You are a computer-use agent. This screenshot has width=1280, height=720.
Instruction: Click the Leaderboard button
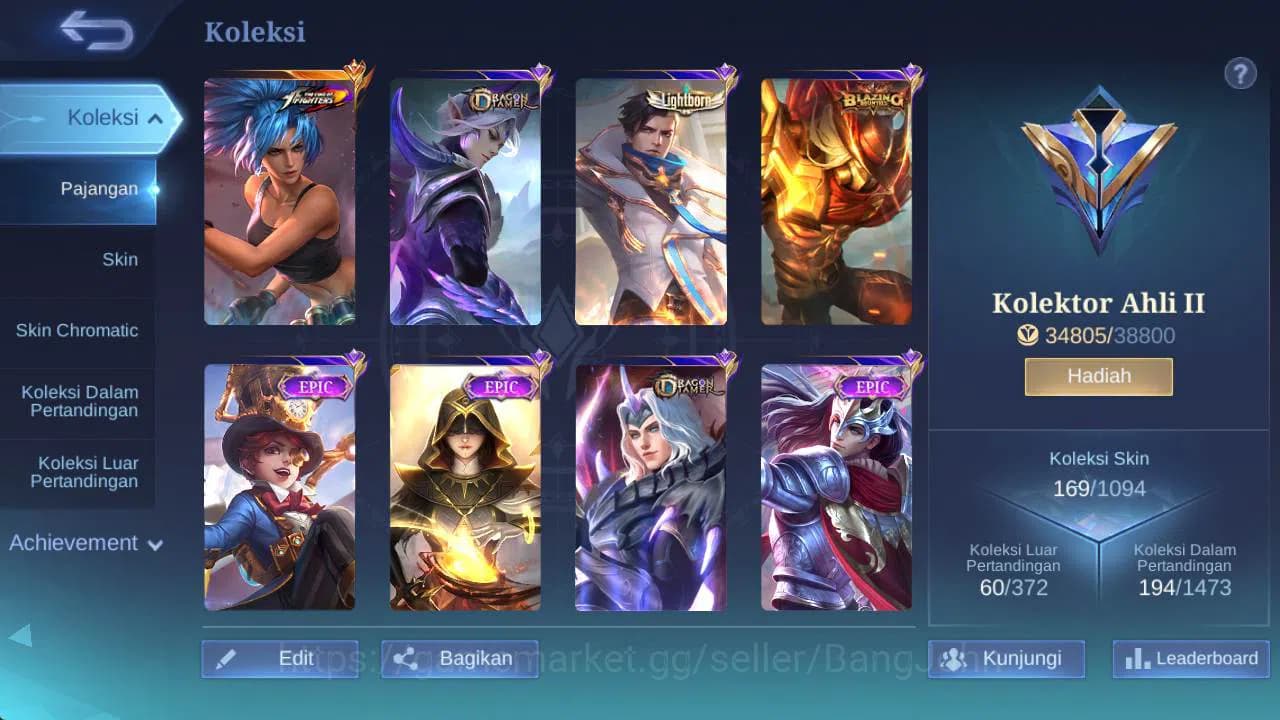(x=1189, y=659)
